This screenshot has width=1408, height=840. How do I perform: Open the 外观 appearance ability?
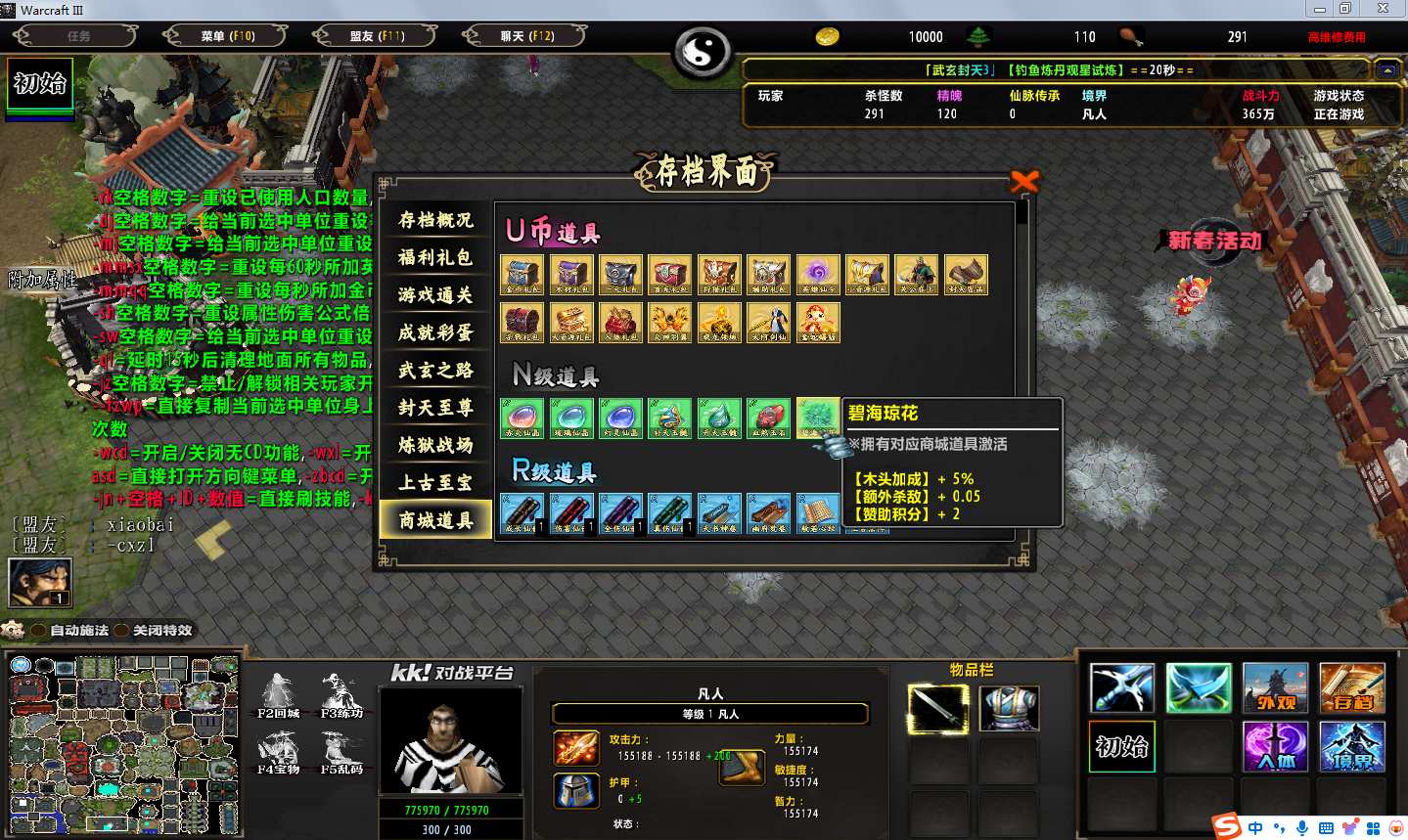point(1275,687)
